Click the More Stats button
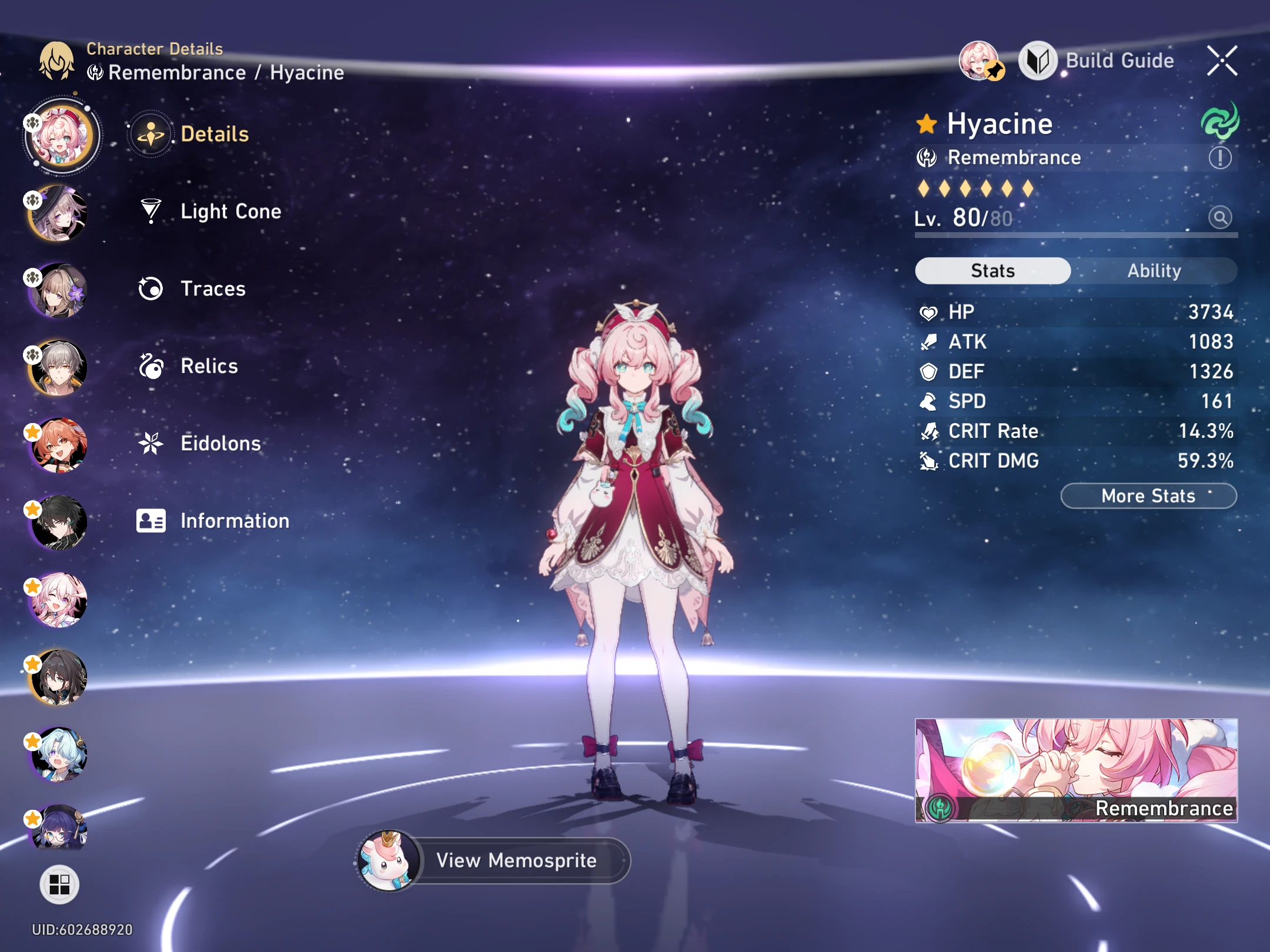 (1148, 495)
